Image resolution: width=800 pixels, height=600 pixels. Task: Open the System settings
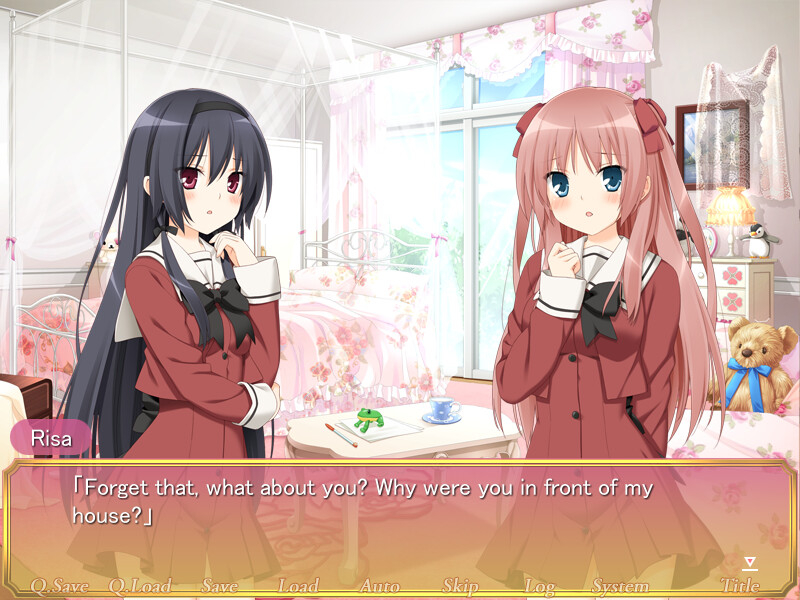[x=620, y=586]
